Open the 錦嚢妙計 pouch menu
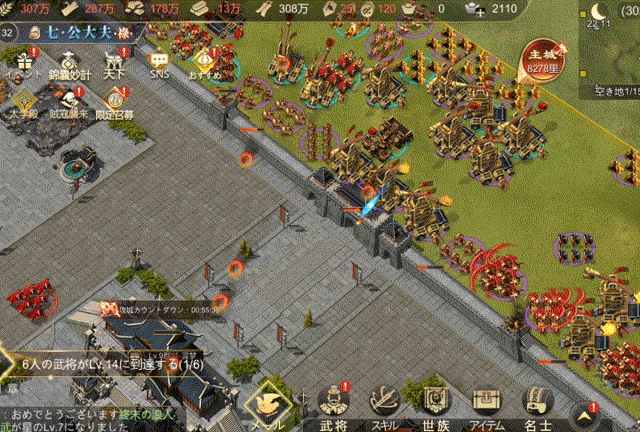 point(70,58)
